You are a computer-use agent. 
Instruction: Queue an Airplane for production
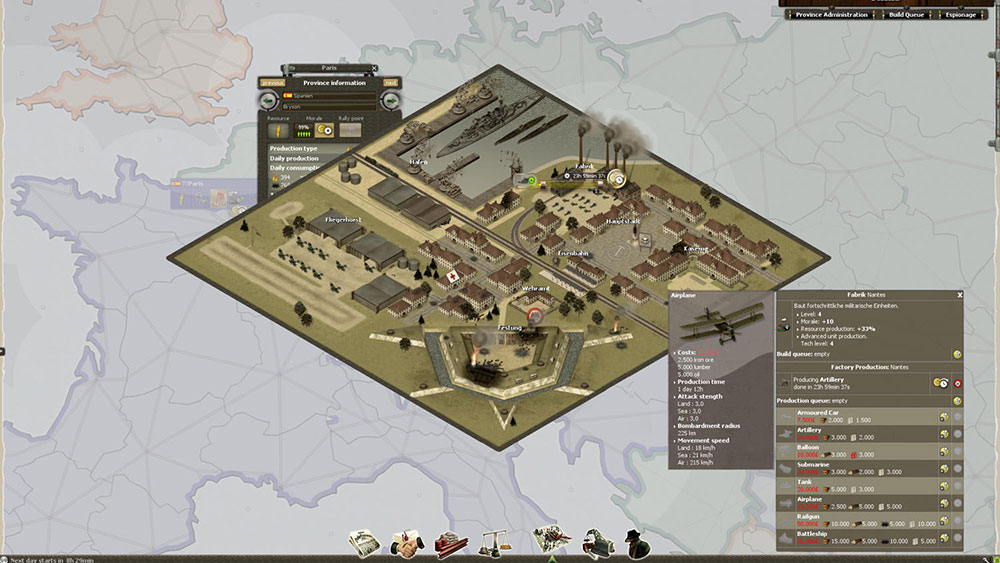943,504
